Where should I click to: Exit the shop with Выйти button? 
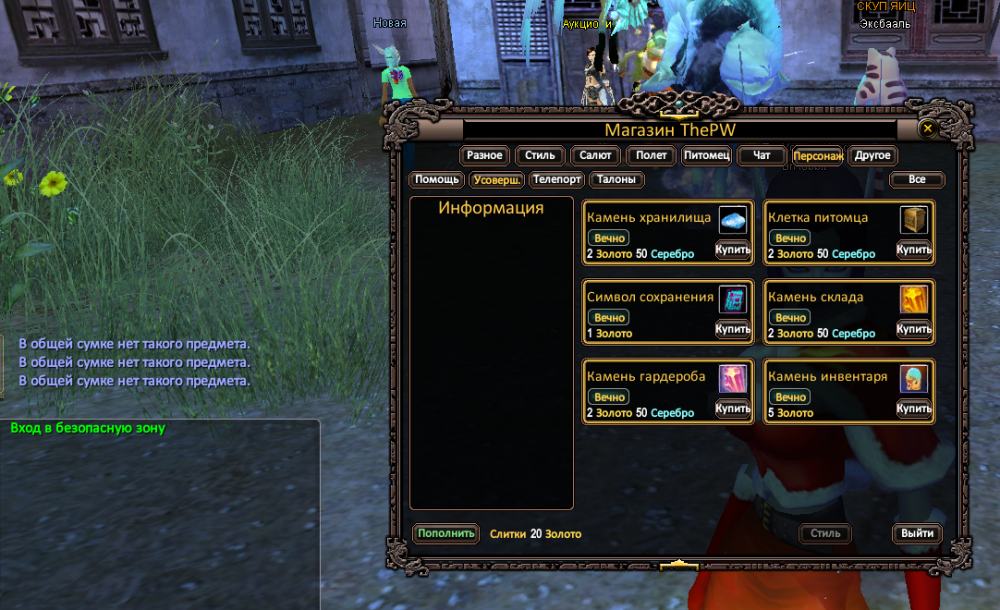(917, 534)
